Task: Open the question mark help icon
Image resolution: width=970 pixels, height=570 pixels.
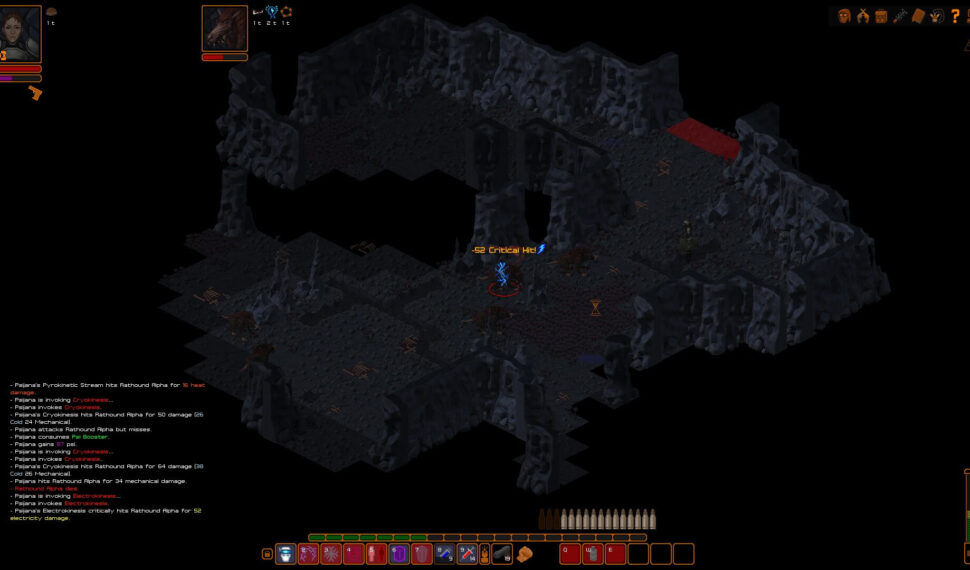Action: pyautogui.click(x=955, y=15)
